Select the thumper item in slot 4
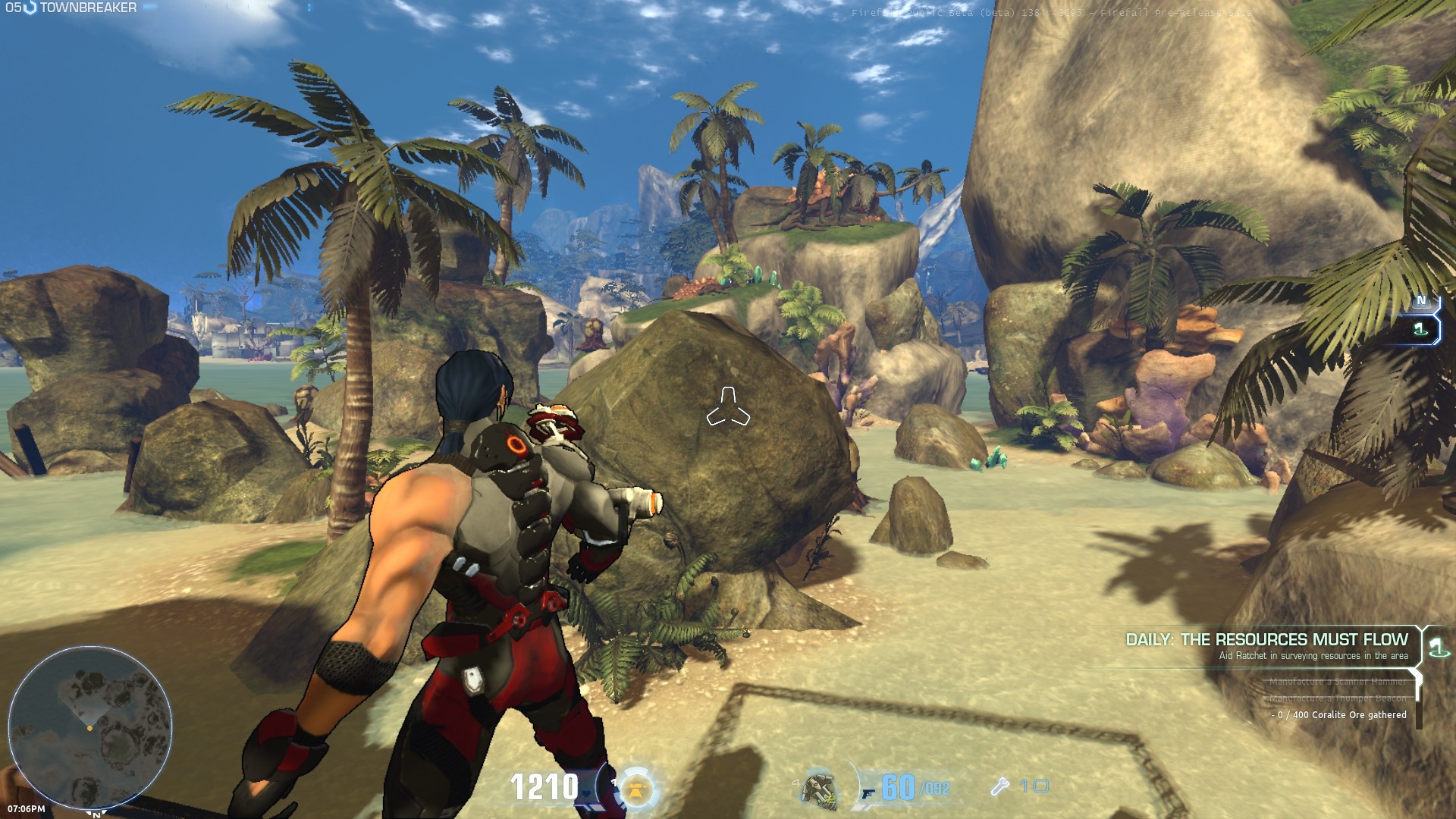The image size is (1456, 819). click(820, 789)
